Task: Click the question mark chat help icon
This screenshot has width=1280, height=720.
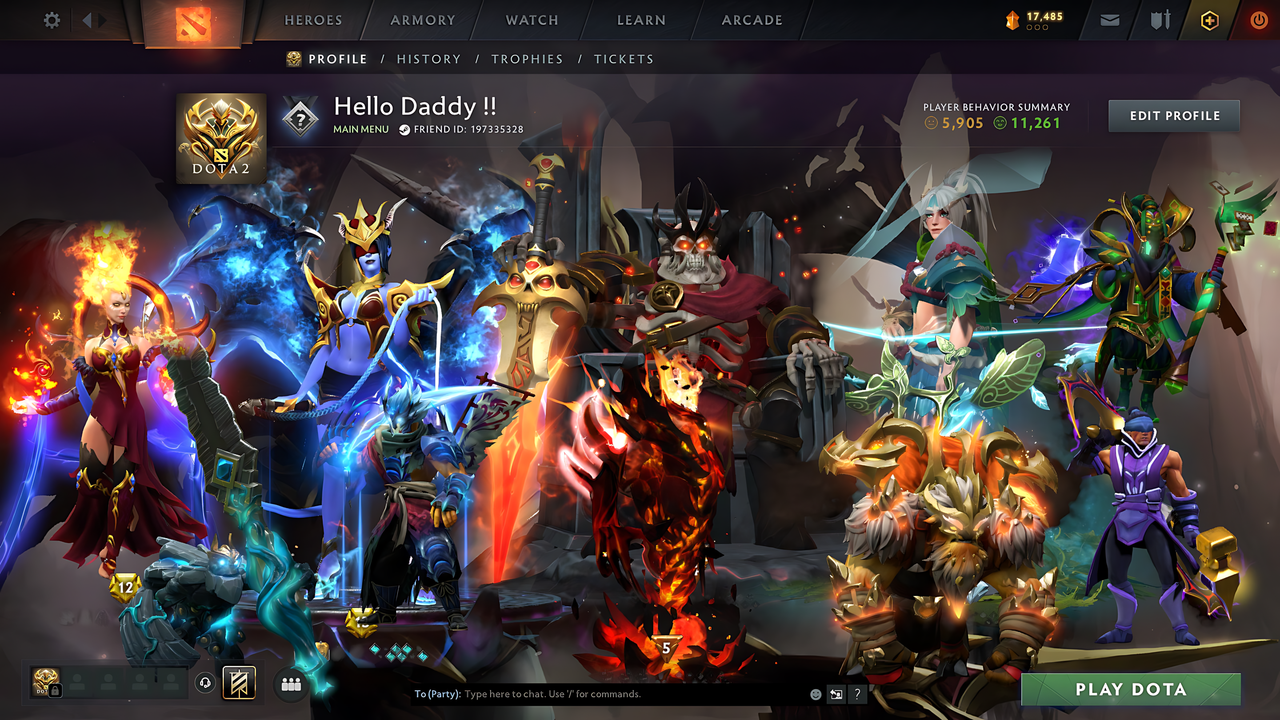Action: point(857,693)
